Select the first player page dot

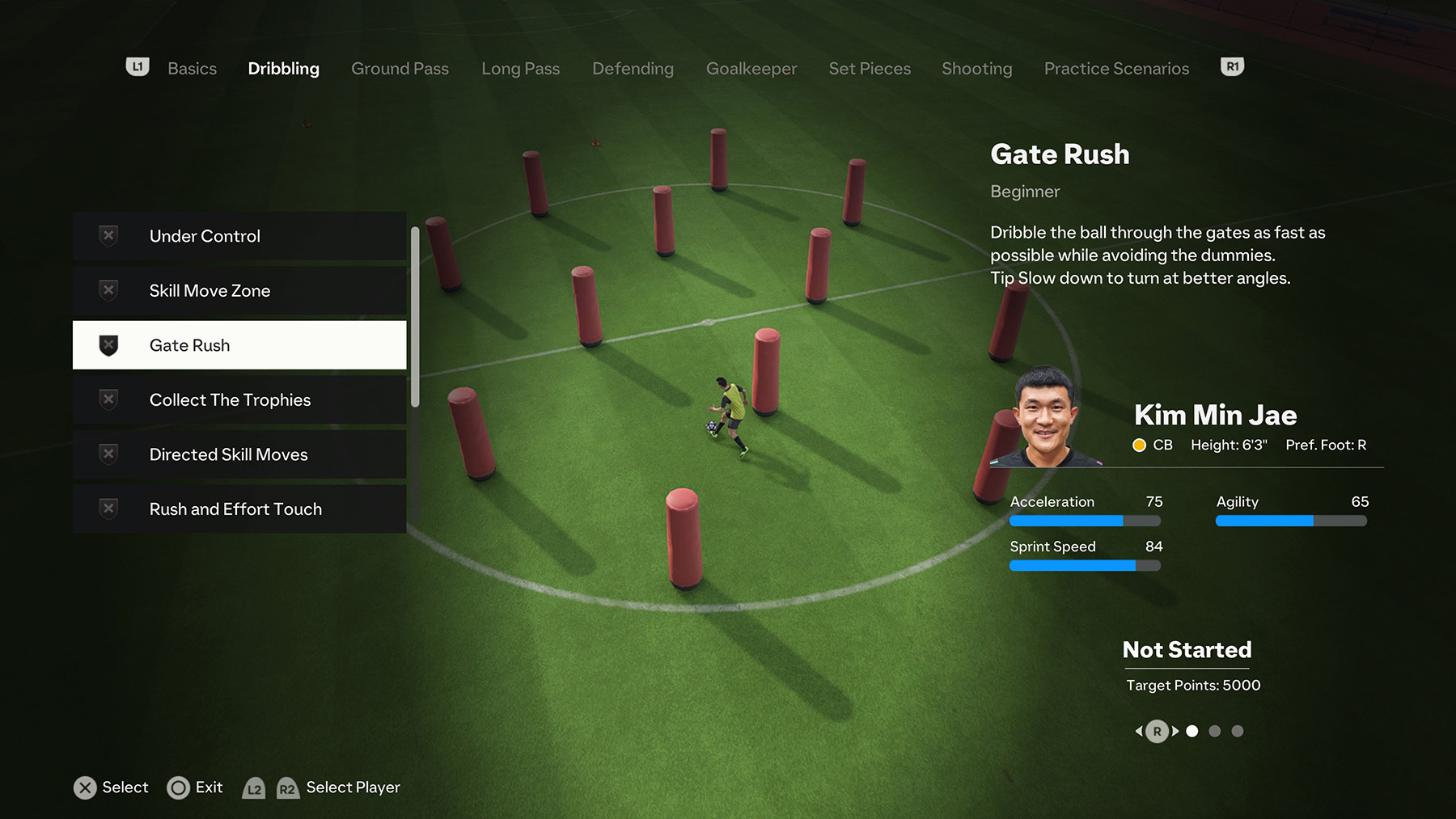[x=1192, y=731]
